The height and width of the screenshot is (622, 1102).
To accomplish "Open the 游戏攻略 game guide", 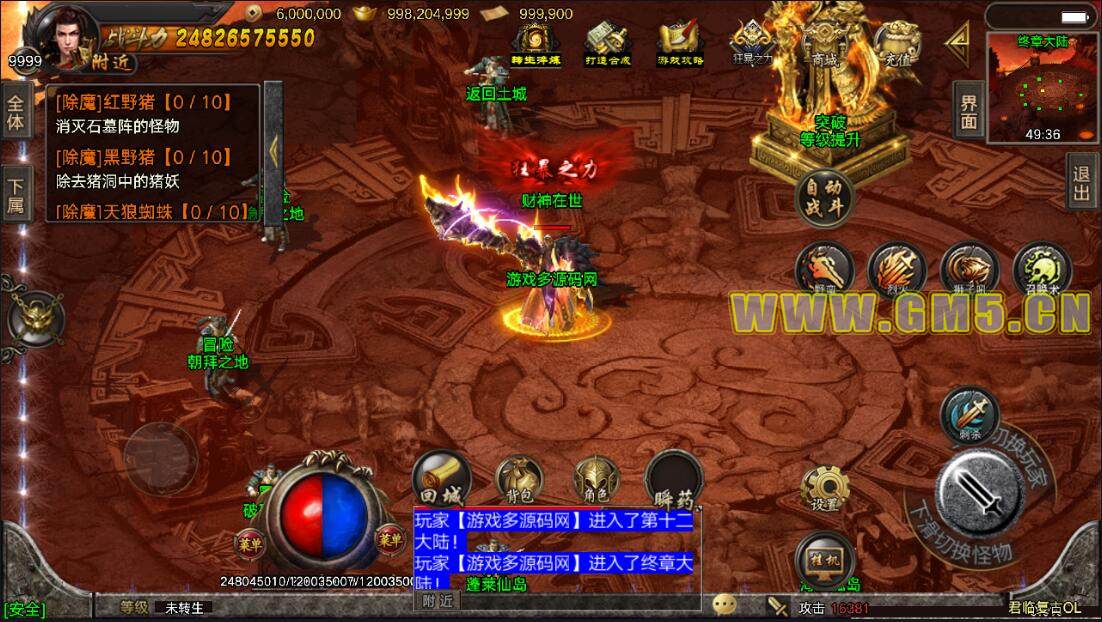I will [x=680, y=44].
